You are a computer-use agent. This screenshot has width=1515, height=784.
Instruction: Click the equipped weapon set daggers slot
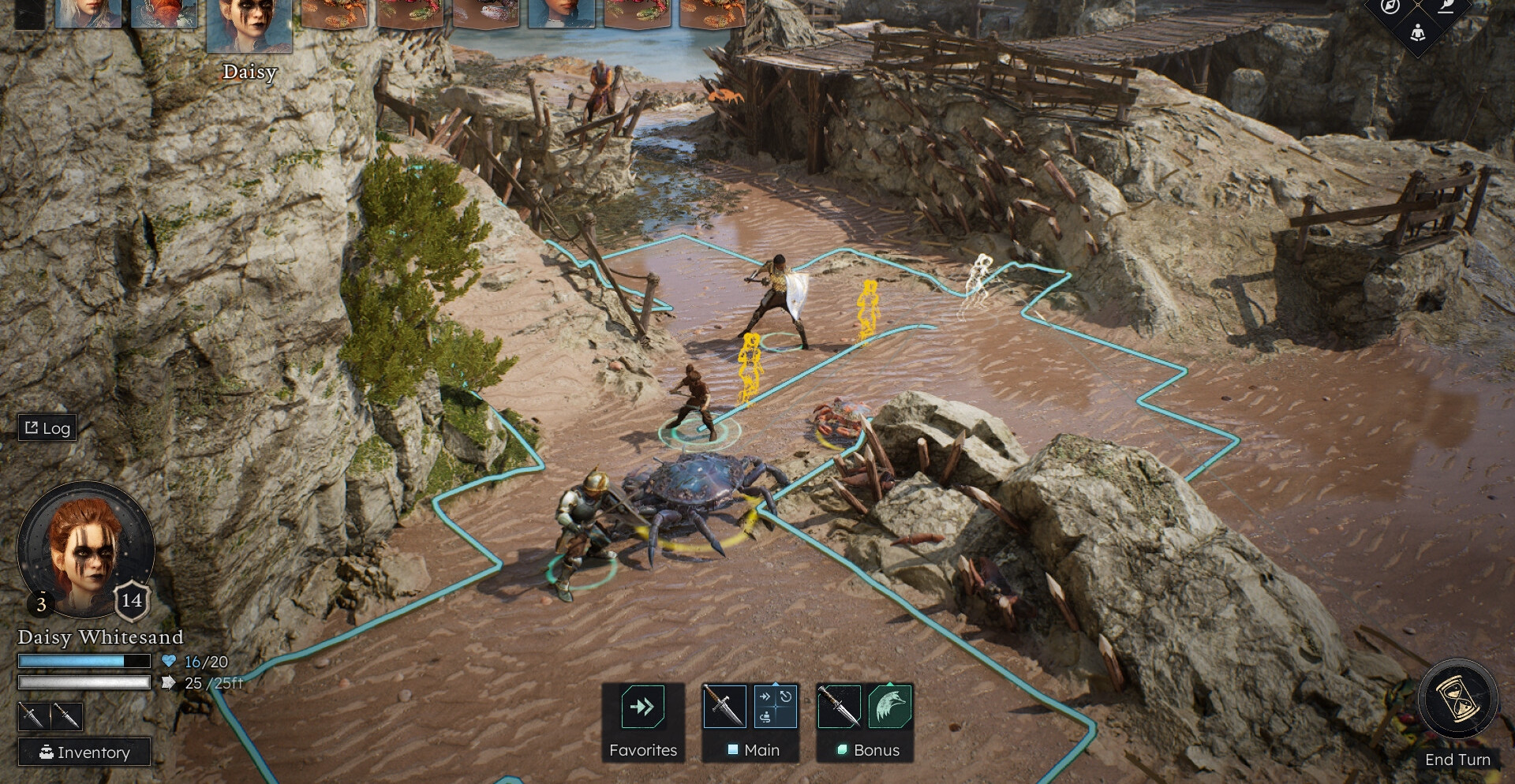click(x=50, y=716)
